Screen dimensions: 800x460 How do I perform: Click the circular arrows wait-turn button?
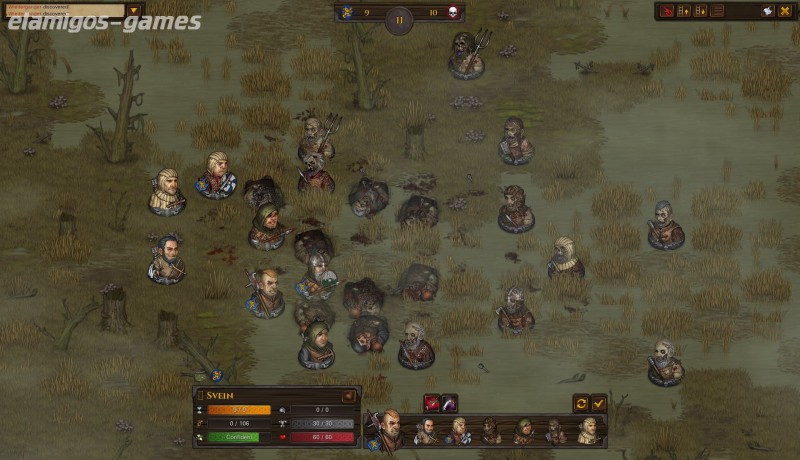(581, 402)
